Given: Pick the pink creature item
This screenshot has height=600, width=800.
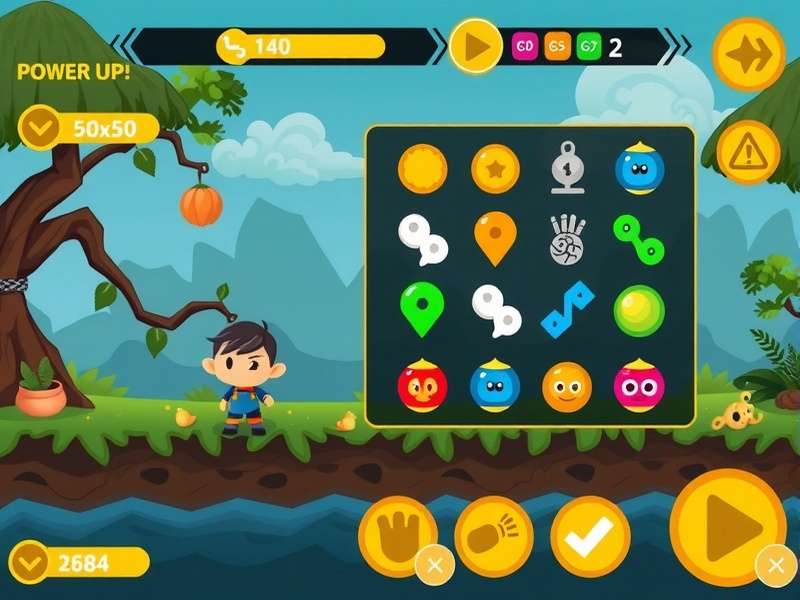Looking at the screenshot, I should click(639, 386).
